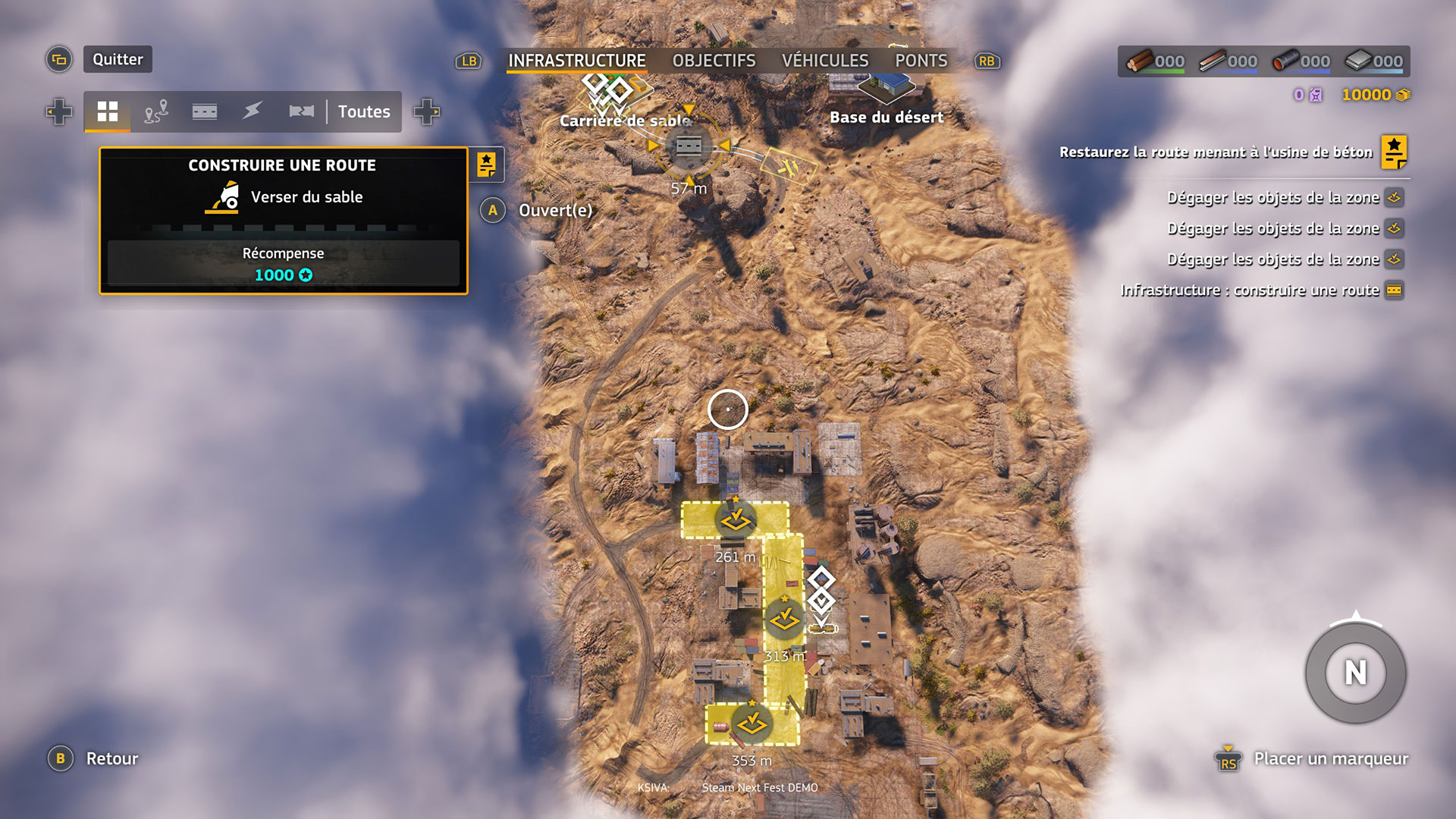This screenshot has width=1456, height=819.
Task: Select the 261 m clearing zone marker
Action: pos(735,521)
